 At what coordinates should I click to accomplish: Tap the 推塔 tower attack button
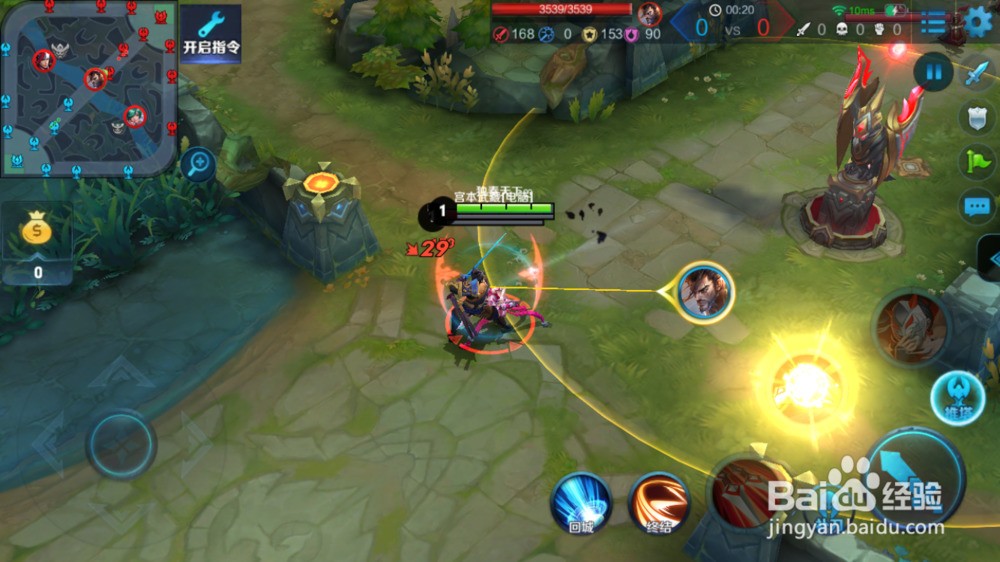coord(958,396)
